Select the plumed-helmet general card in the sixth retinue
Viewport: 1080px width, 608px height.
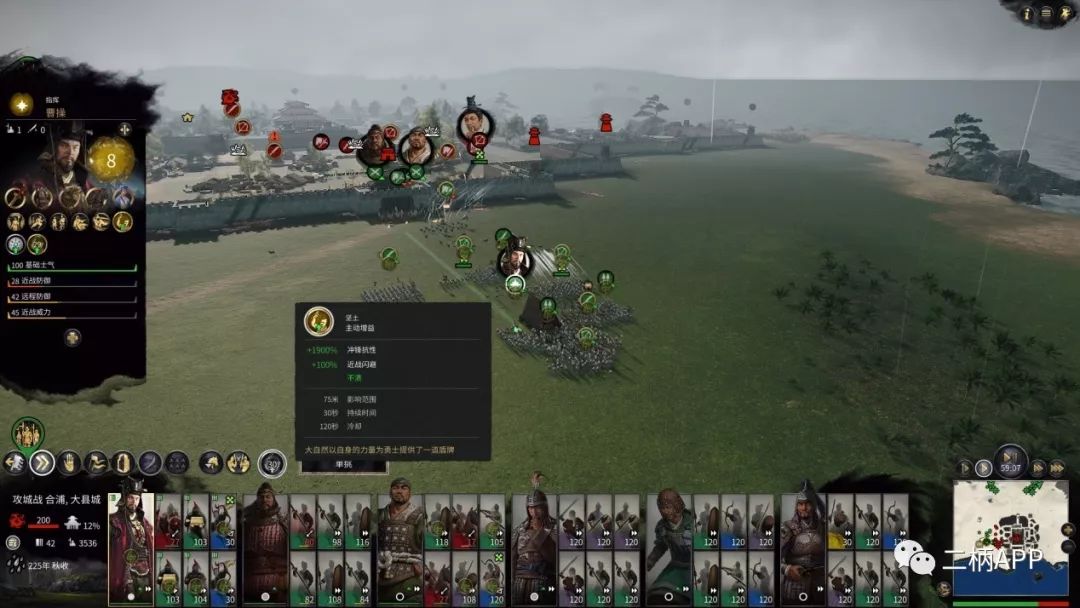(803, 547)
